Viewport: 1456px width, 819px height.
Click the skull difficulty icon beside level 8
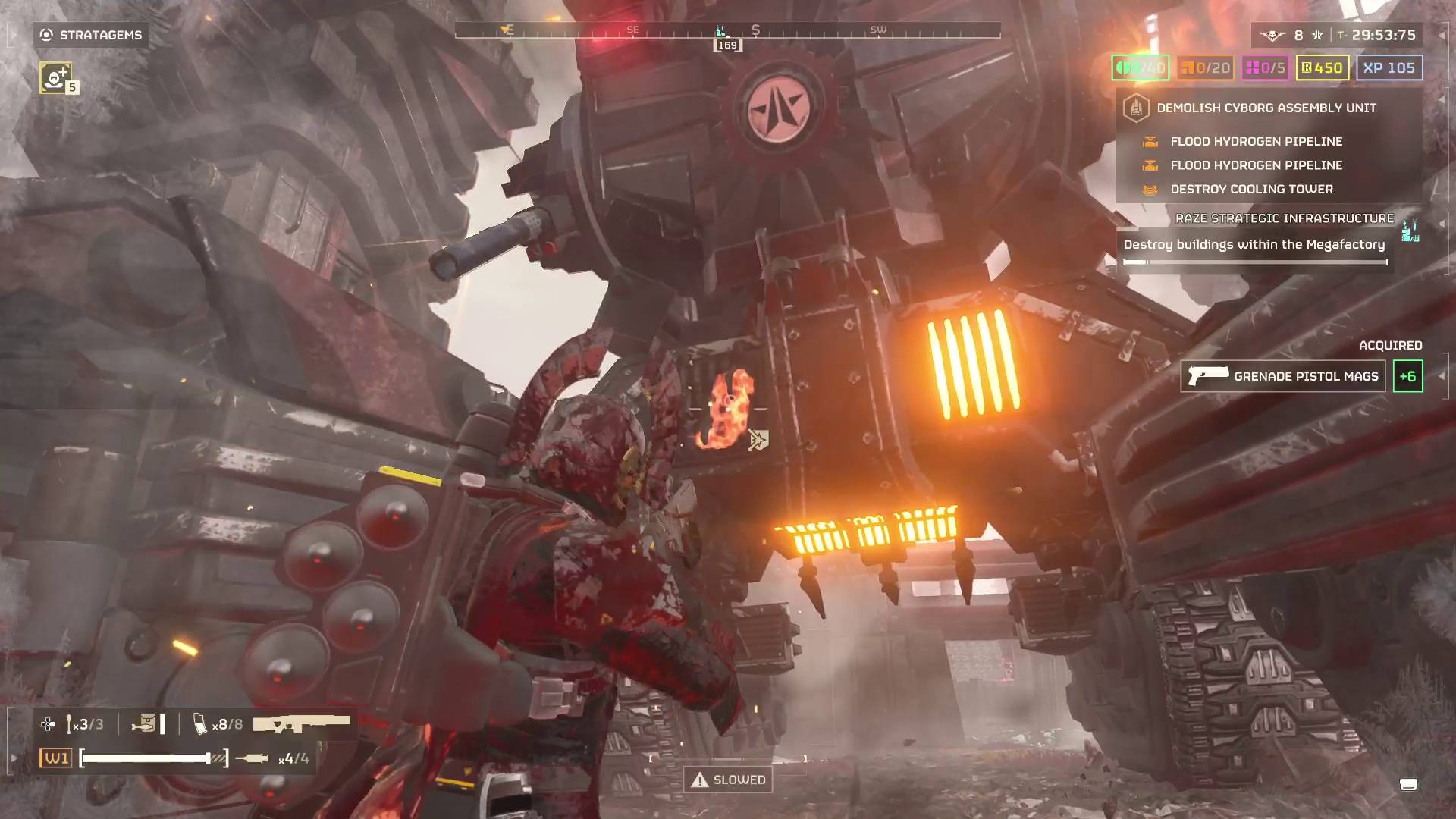point(1272,34)
